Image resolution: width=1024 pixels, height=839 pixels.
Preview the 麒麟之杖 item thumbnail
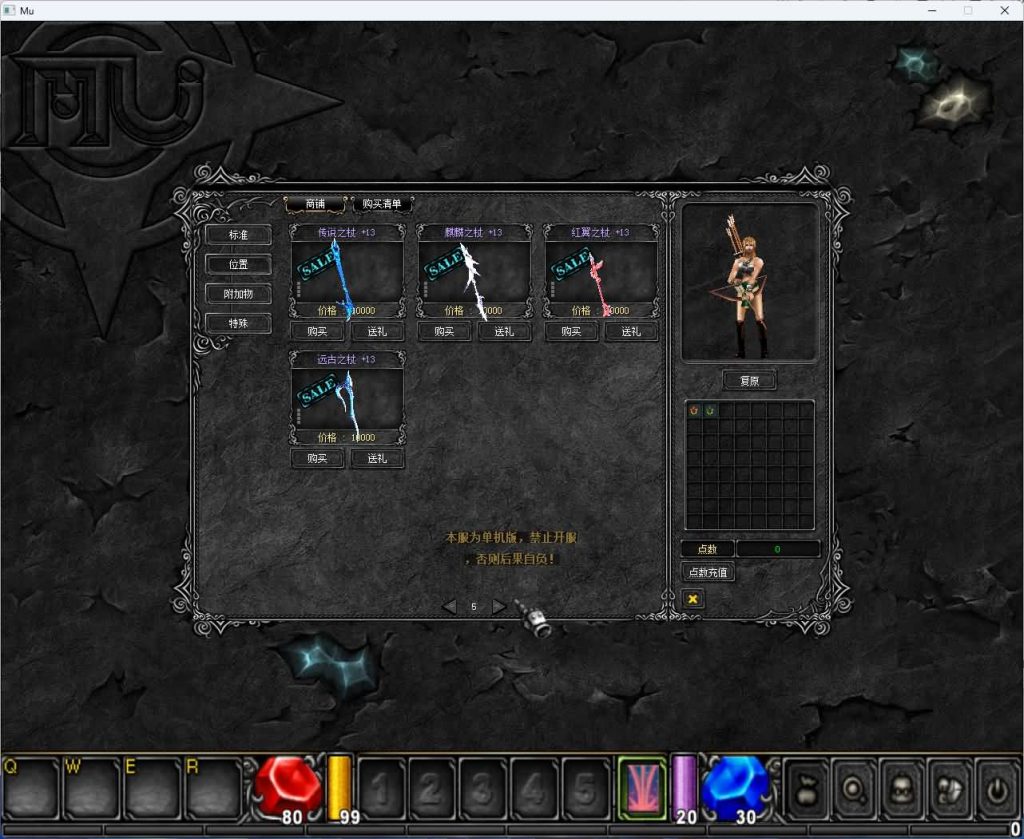pos(474,272)
